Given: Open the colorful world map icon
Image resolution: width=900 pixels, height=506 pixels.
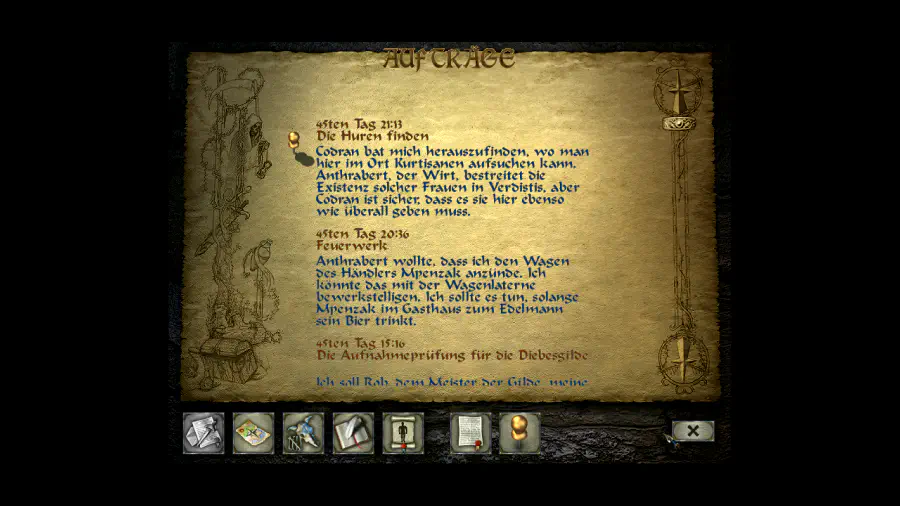Looking at the screenshot, I should pyautogui.click(x=253, y=433).
